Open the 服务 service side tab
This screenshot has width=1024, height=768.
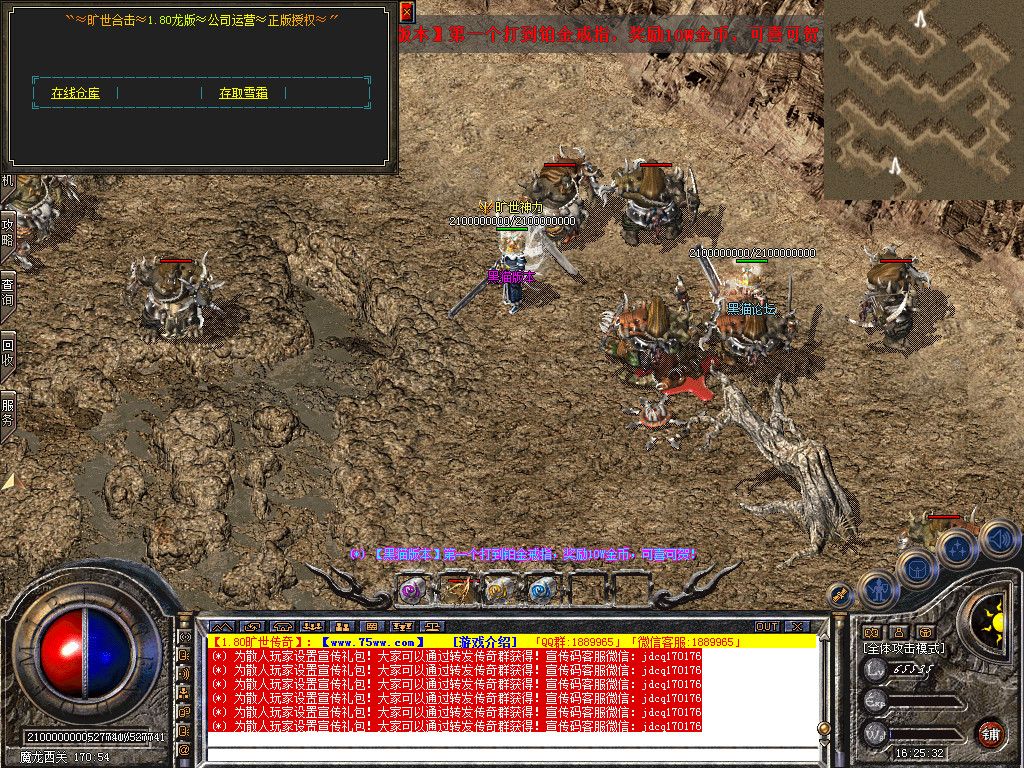point(8,411)
